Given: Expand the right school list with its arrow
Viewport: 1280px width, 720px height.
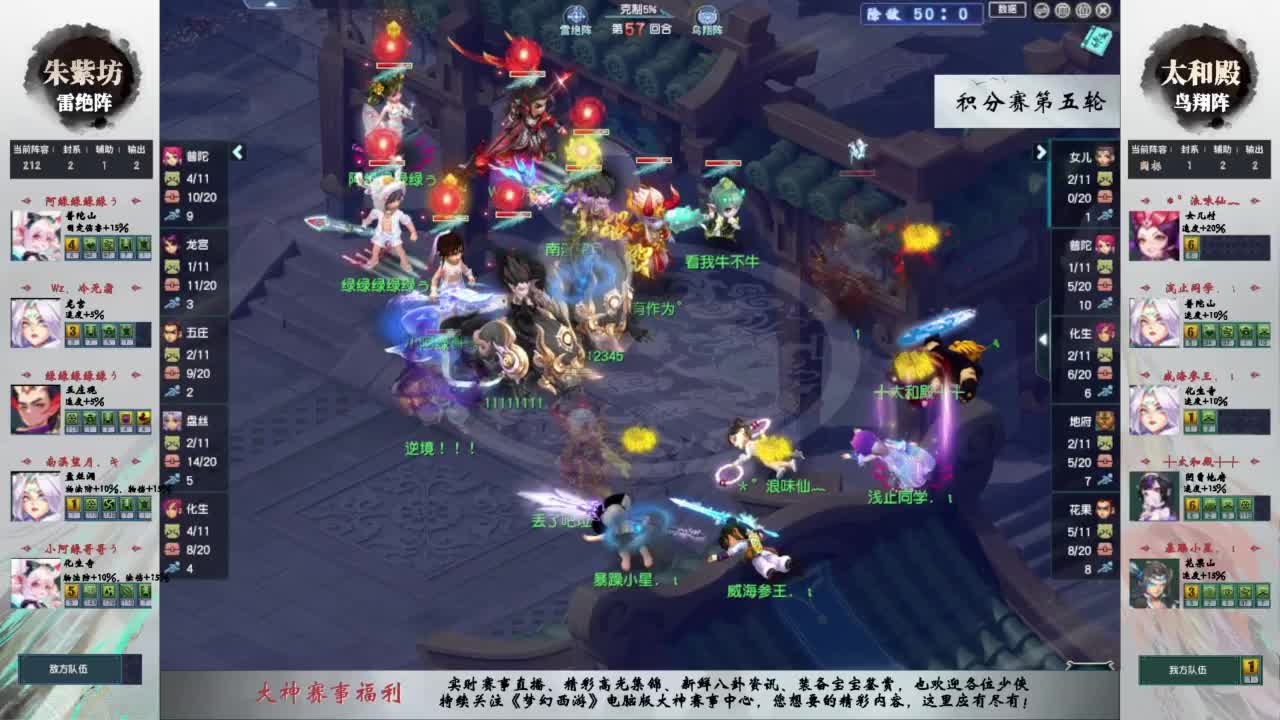Looking at the screenshot, I should coord(1042,151).
